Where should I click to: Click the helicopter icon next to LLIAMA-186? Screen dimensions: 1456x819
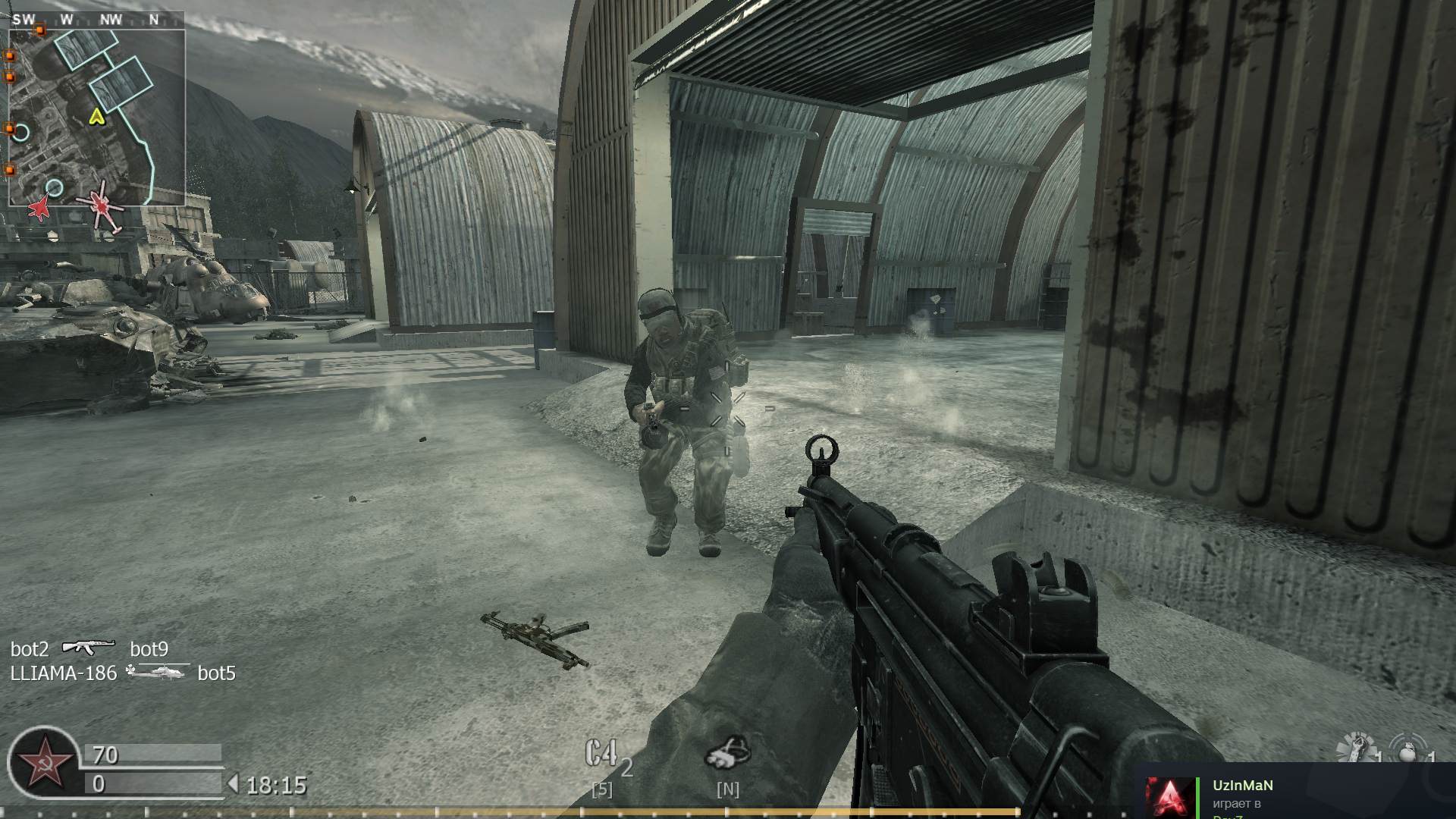point(157,672)
